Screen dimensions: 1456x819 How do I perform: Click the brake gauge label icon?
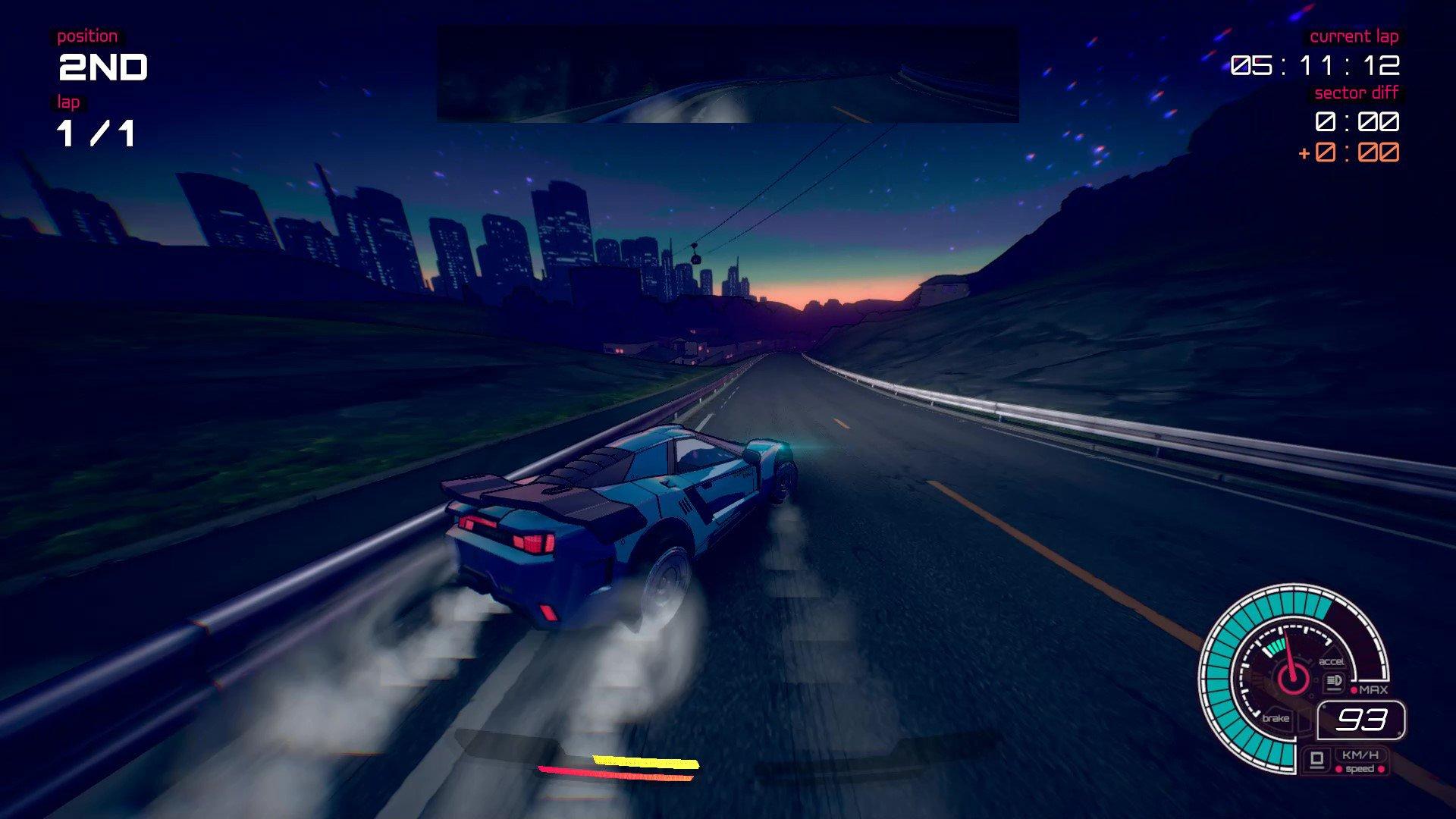coord(1276,718)
